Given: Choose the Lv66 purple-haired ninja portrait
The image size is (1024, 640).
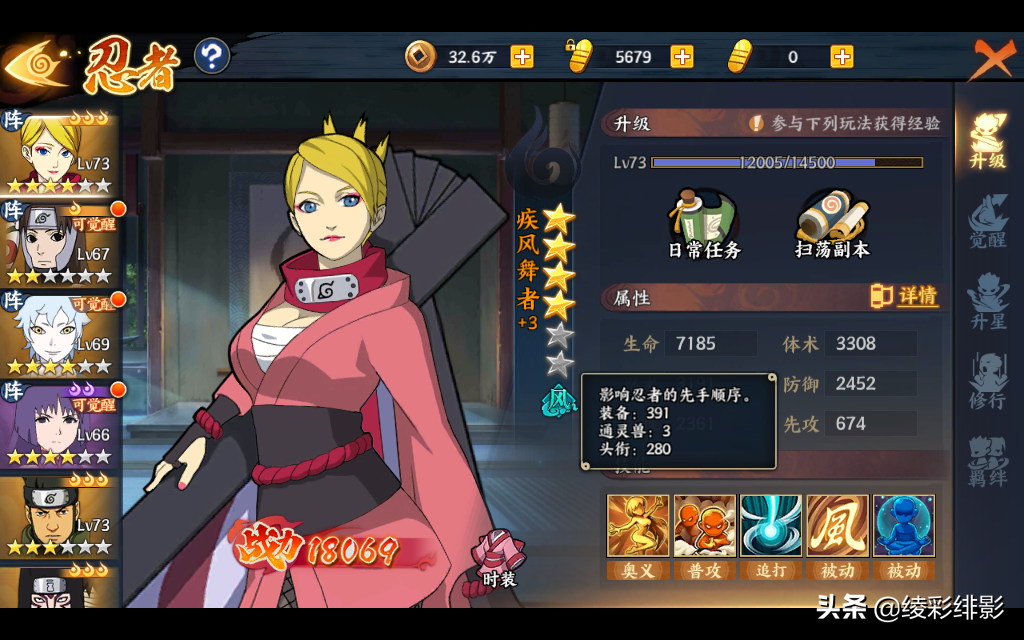Looking at the screenshot, I should point(58,424).
